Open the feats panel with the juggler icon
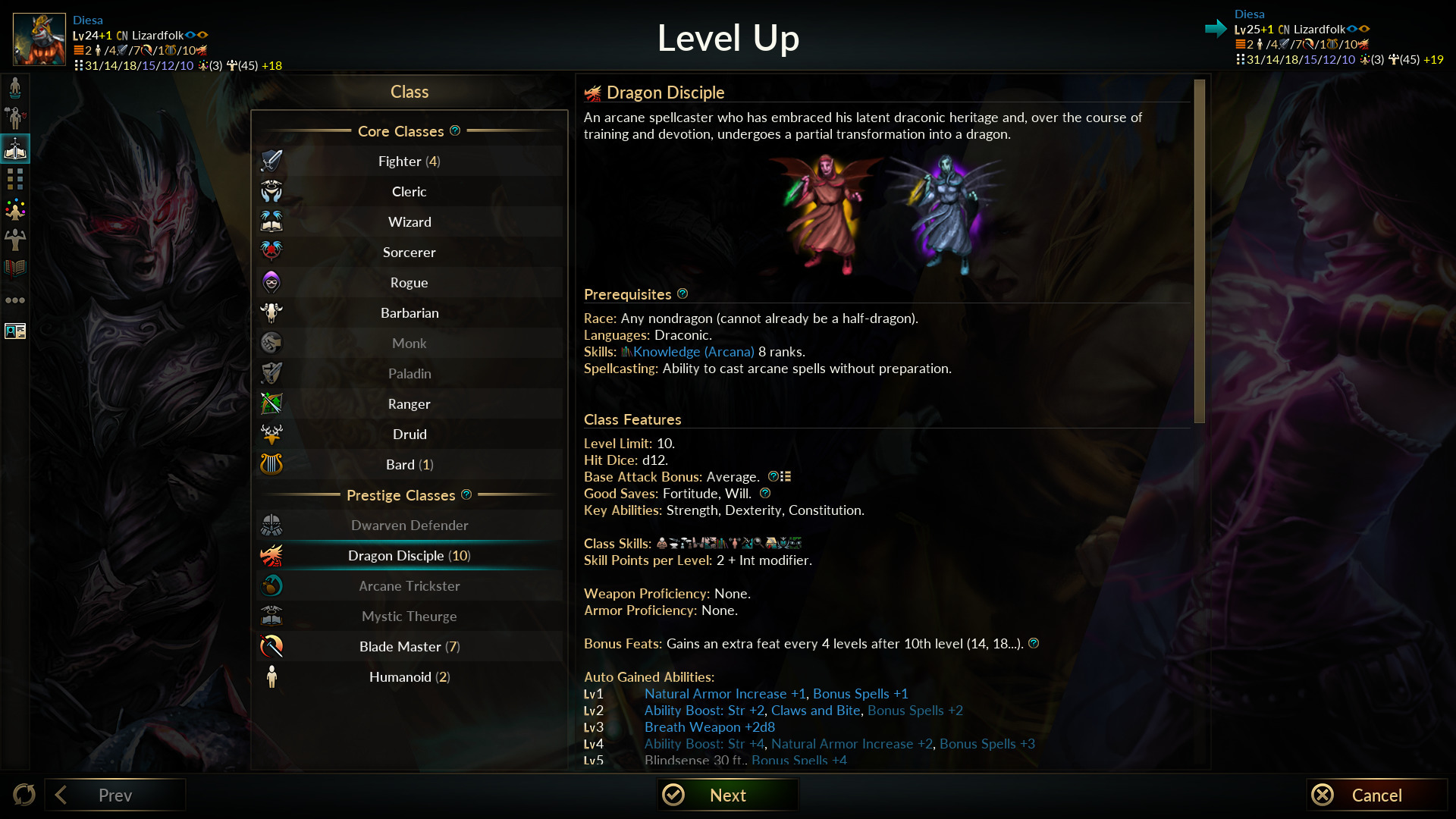1456x819 pixels. (15, 210)
